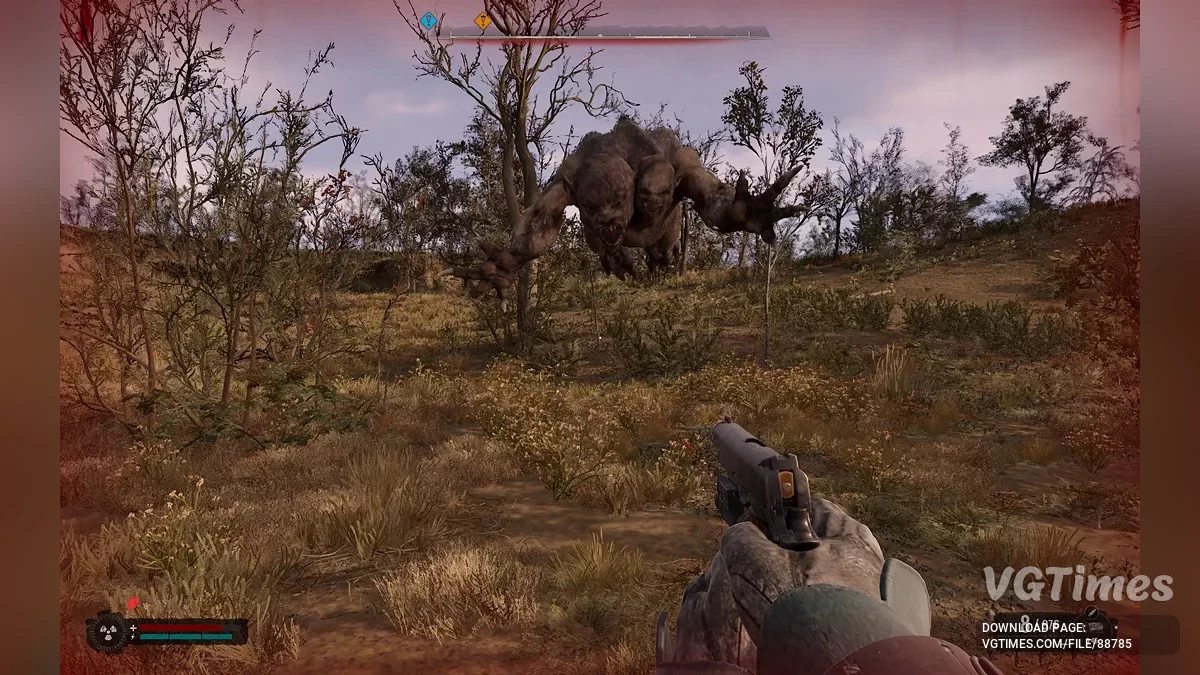Select the orange diamond compass marker

tap(483, 20)
